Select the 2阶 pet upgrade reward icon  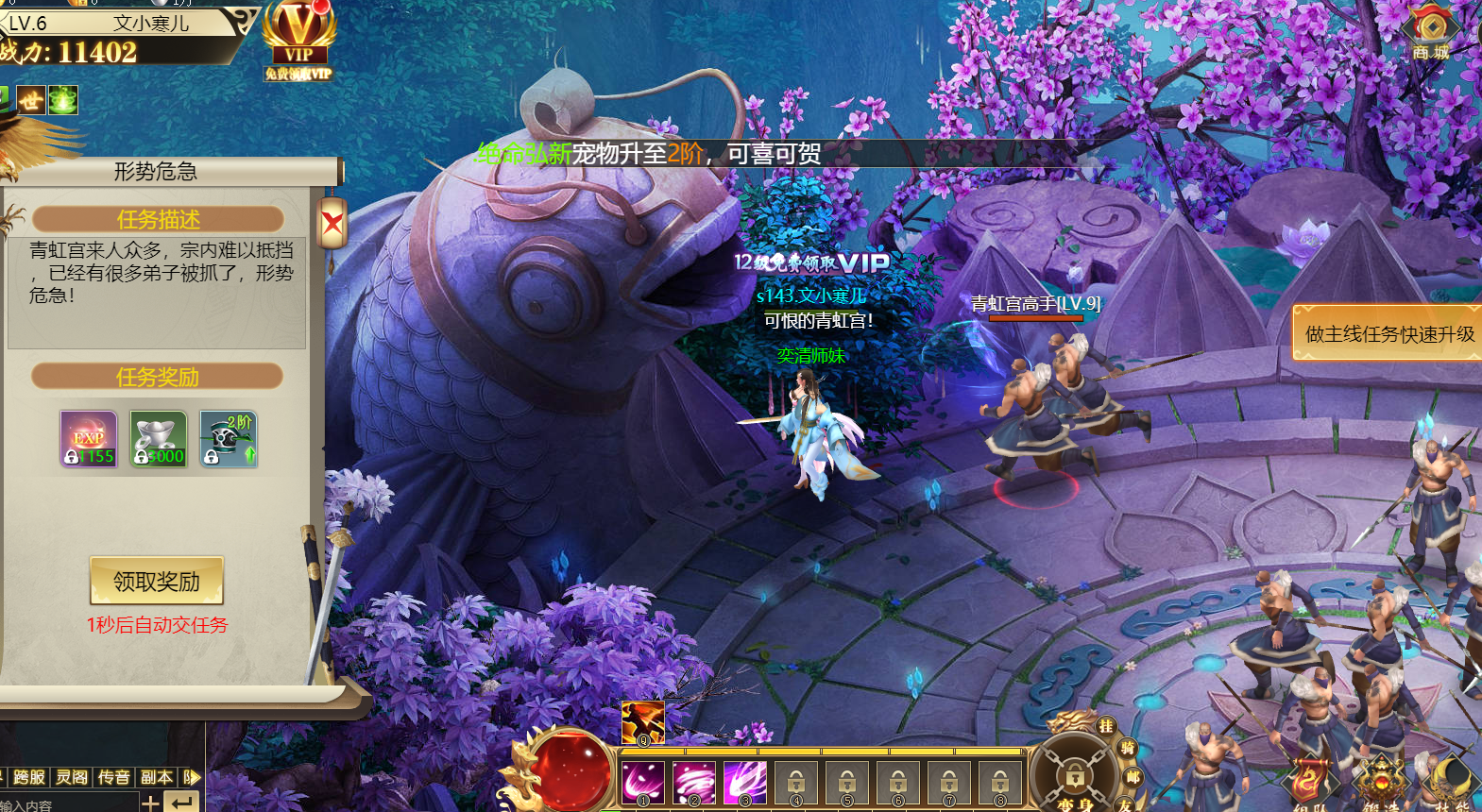click(x=229, y=439)
